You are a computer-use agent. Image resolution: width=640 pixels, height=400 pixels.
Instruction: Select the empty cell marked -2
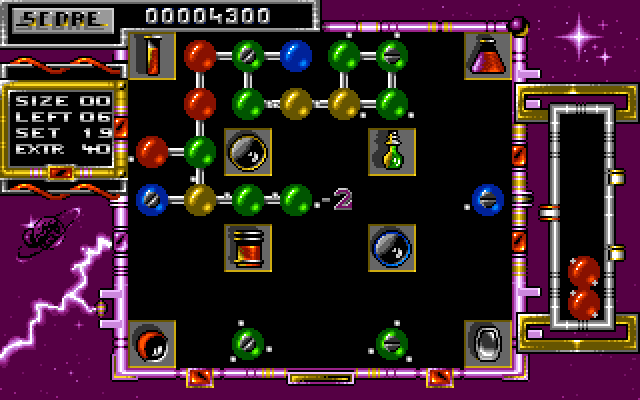coord(343,199)
